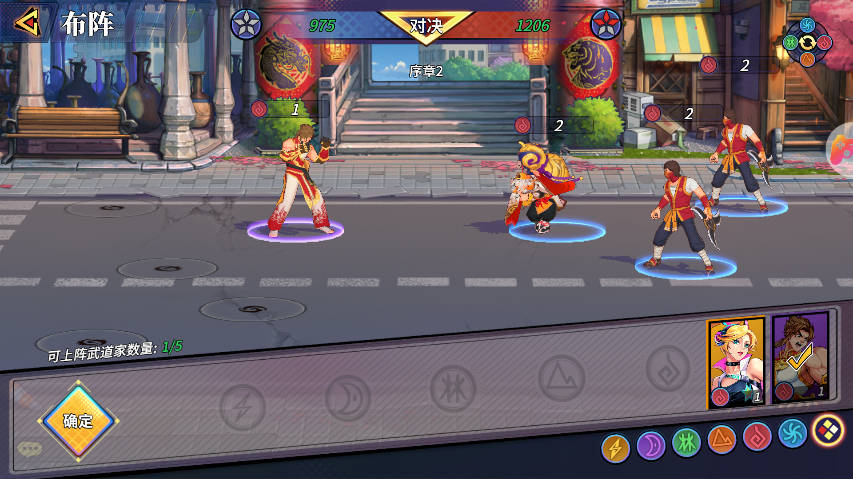Select the player fighter on the purple ring
853x479 pixels.
(x=297, y=188)
